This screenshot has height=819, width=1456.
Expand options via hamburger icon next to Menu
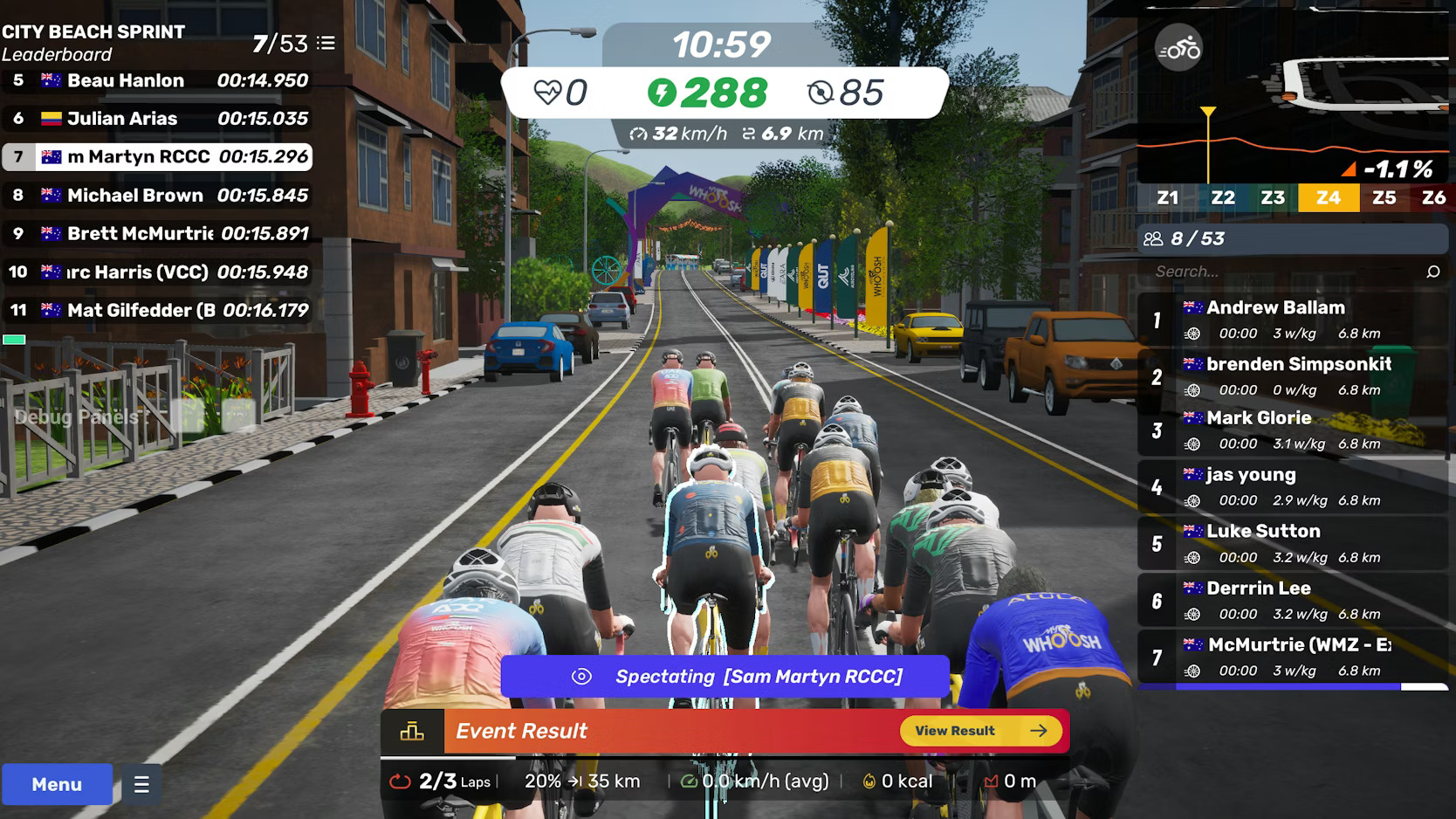tap(140, 784)
